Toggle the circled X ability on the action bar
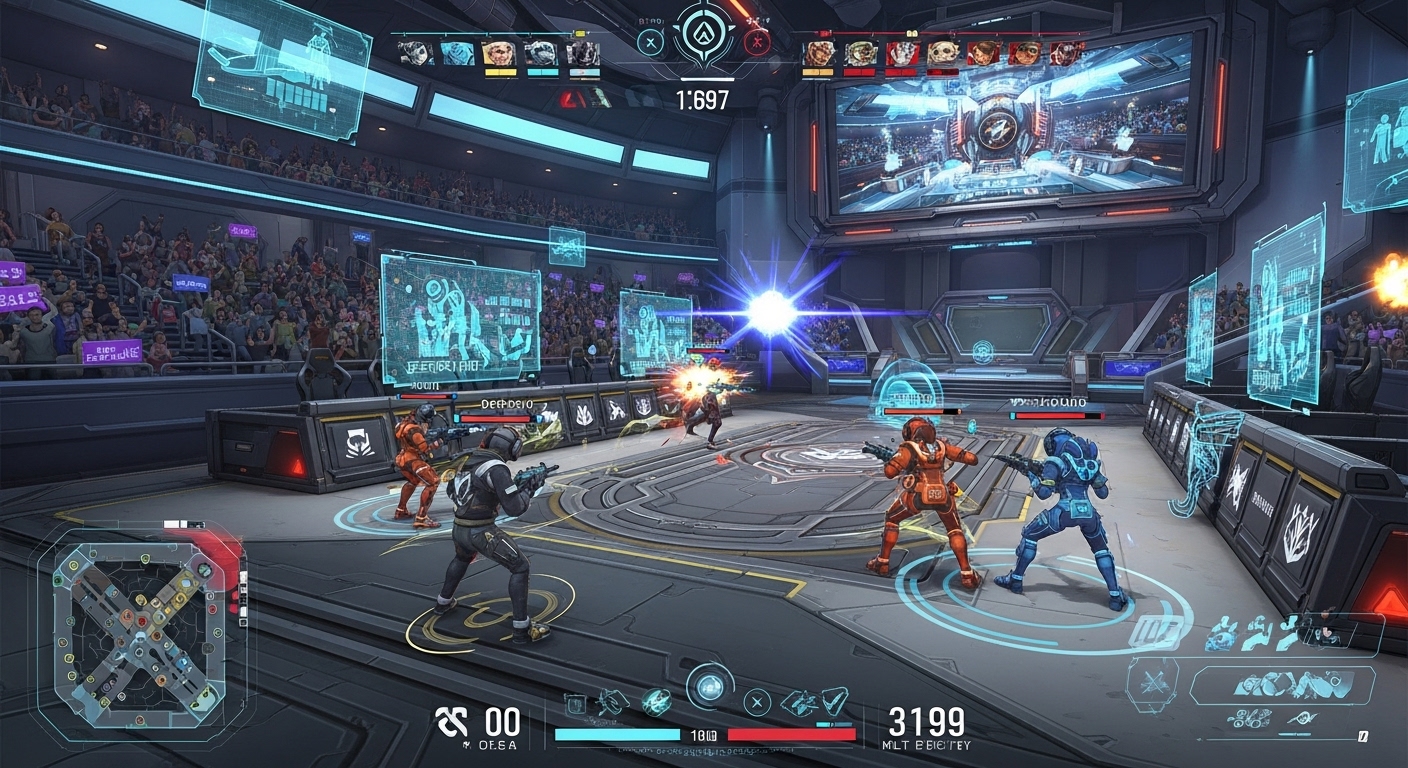 coord(757,702)
